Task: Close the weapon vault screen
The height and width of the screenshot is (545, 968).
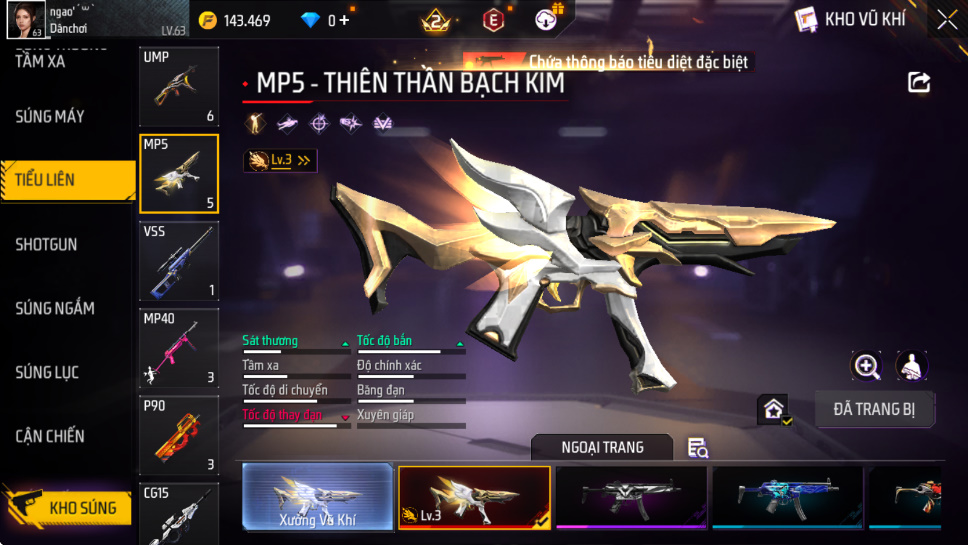Action: point(946,20)
